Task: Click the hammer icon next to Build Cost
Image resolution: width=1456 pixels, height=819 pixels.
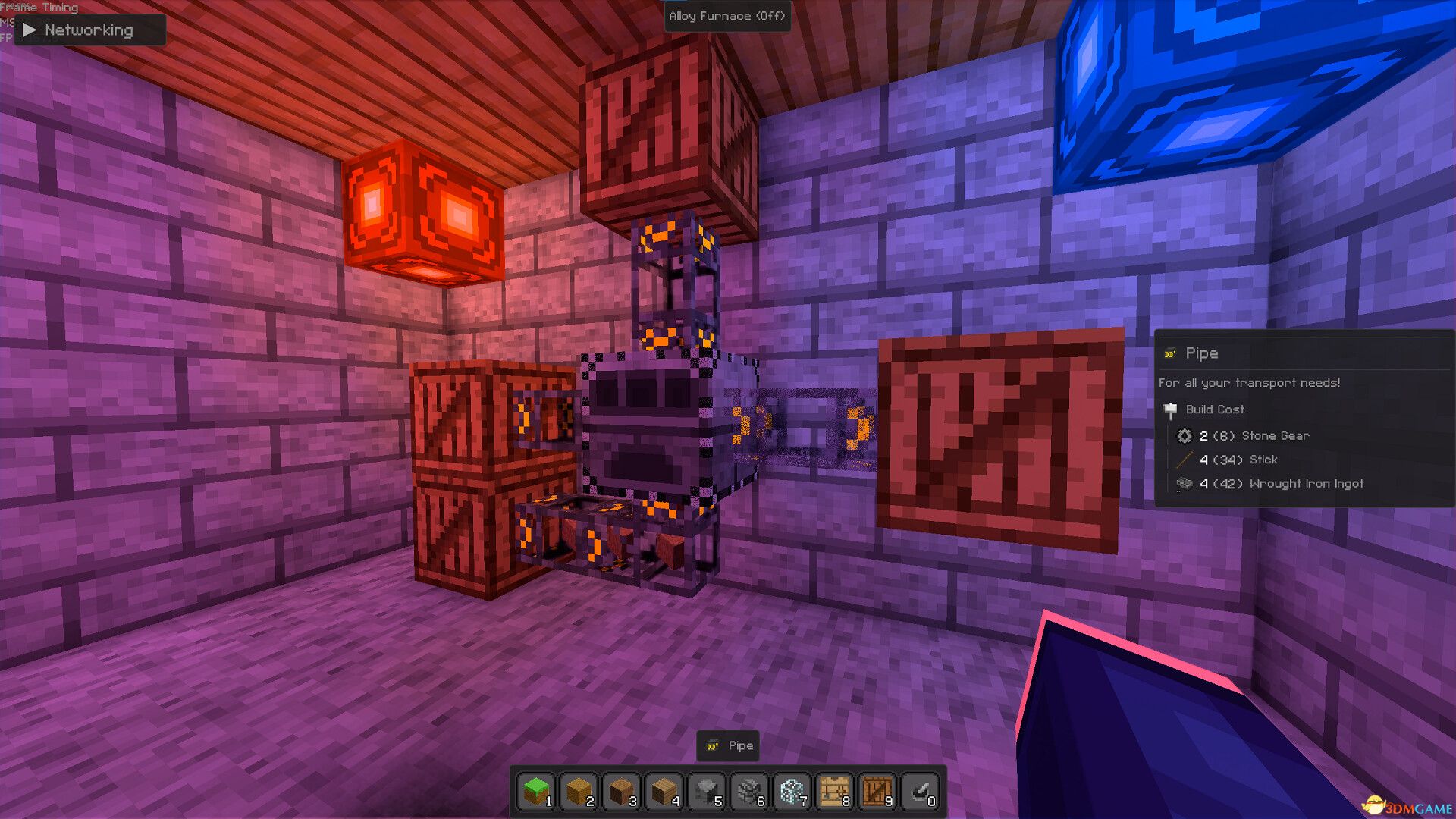Action: [x=1171, y=409]
